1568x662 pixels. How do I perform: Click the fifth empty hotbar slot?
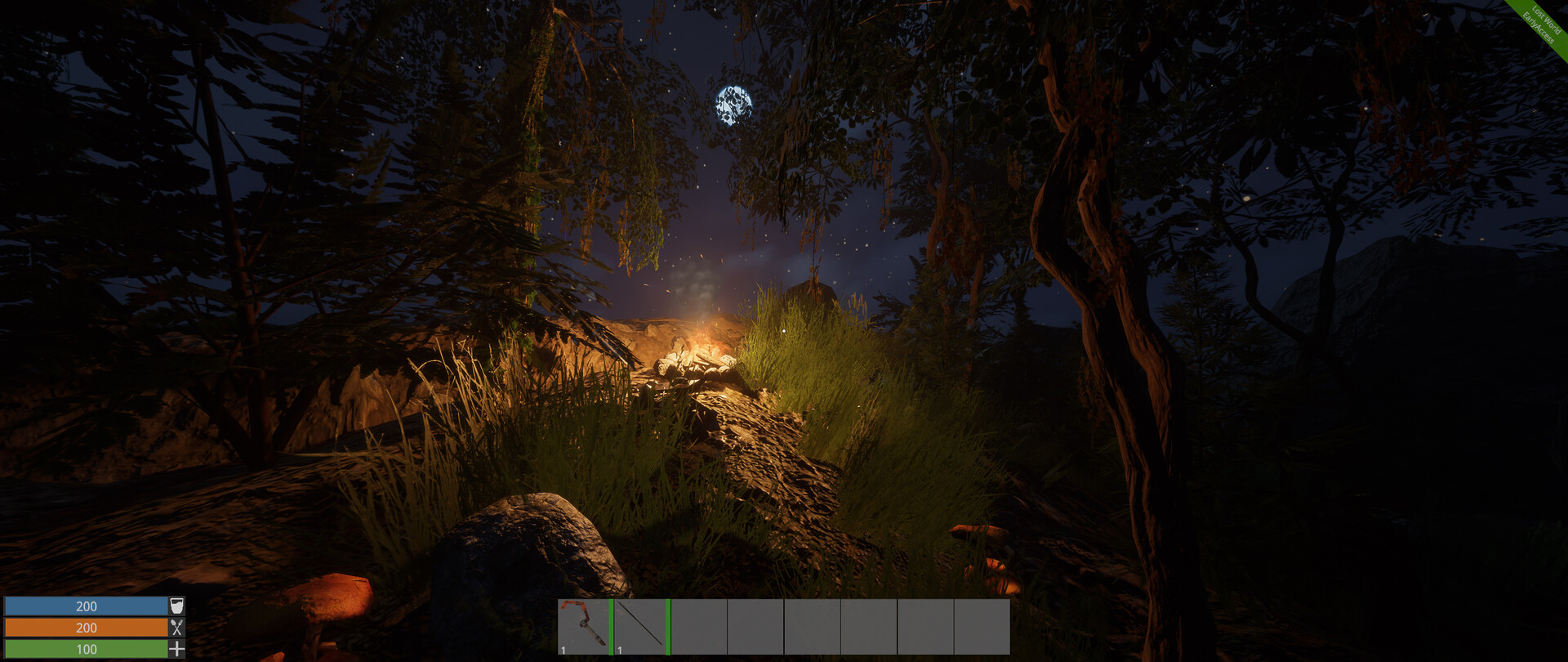point(813,627)
